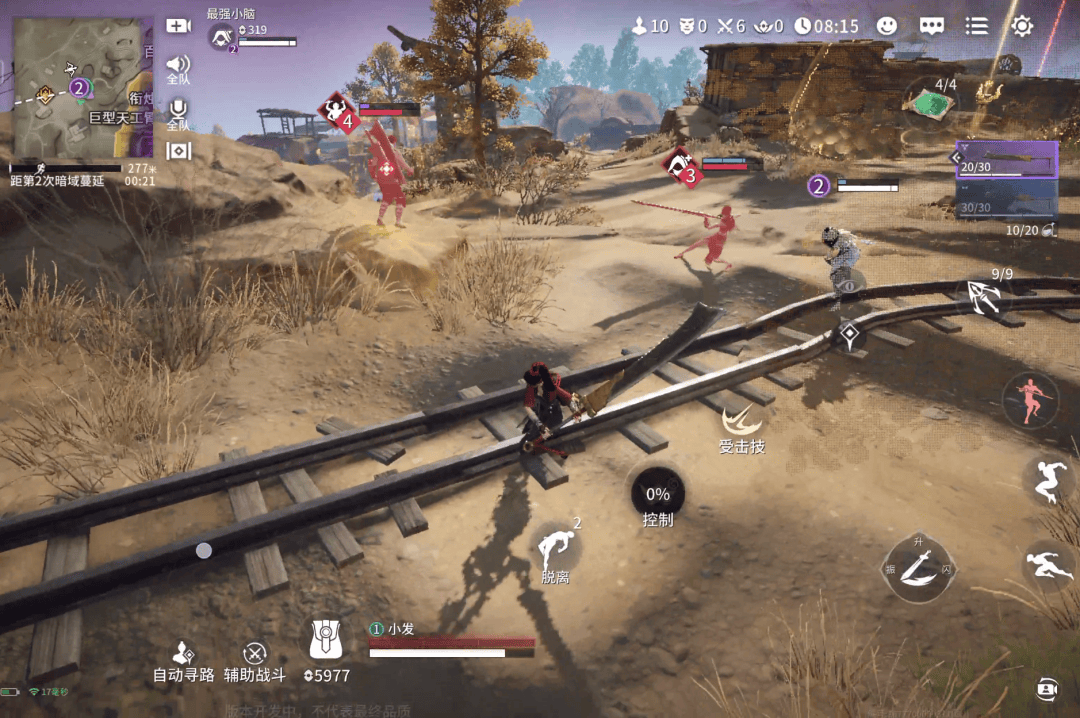Open the list menu icon

(976, 26)
